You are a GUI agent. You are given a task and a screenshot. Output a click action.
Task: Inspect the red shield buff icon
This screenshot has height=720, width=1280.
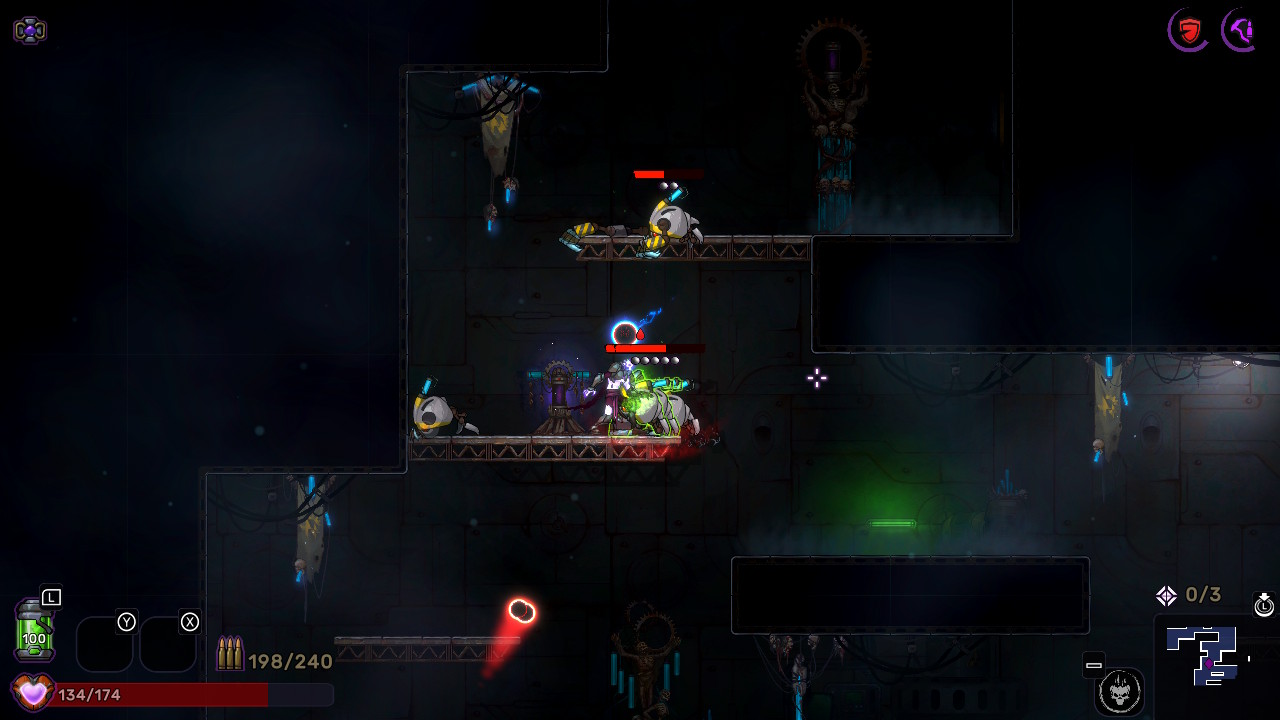click(1188, 30)
